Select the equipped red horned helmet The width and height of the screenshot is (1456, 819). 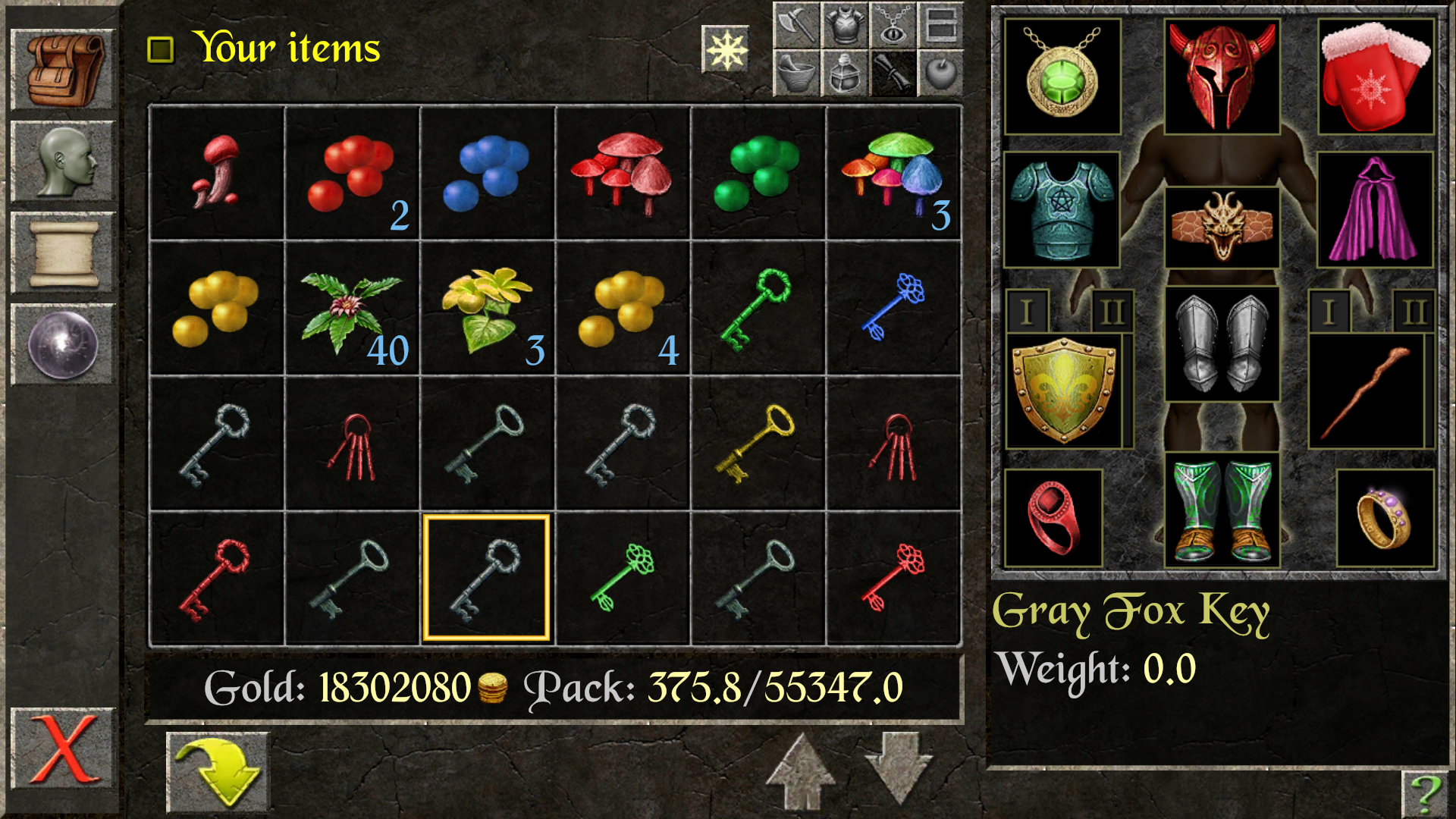coord(1222,77)
